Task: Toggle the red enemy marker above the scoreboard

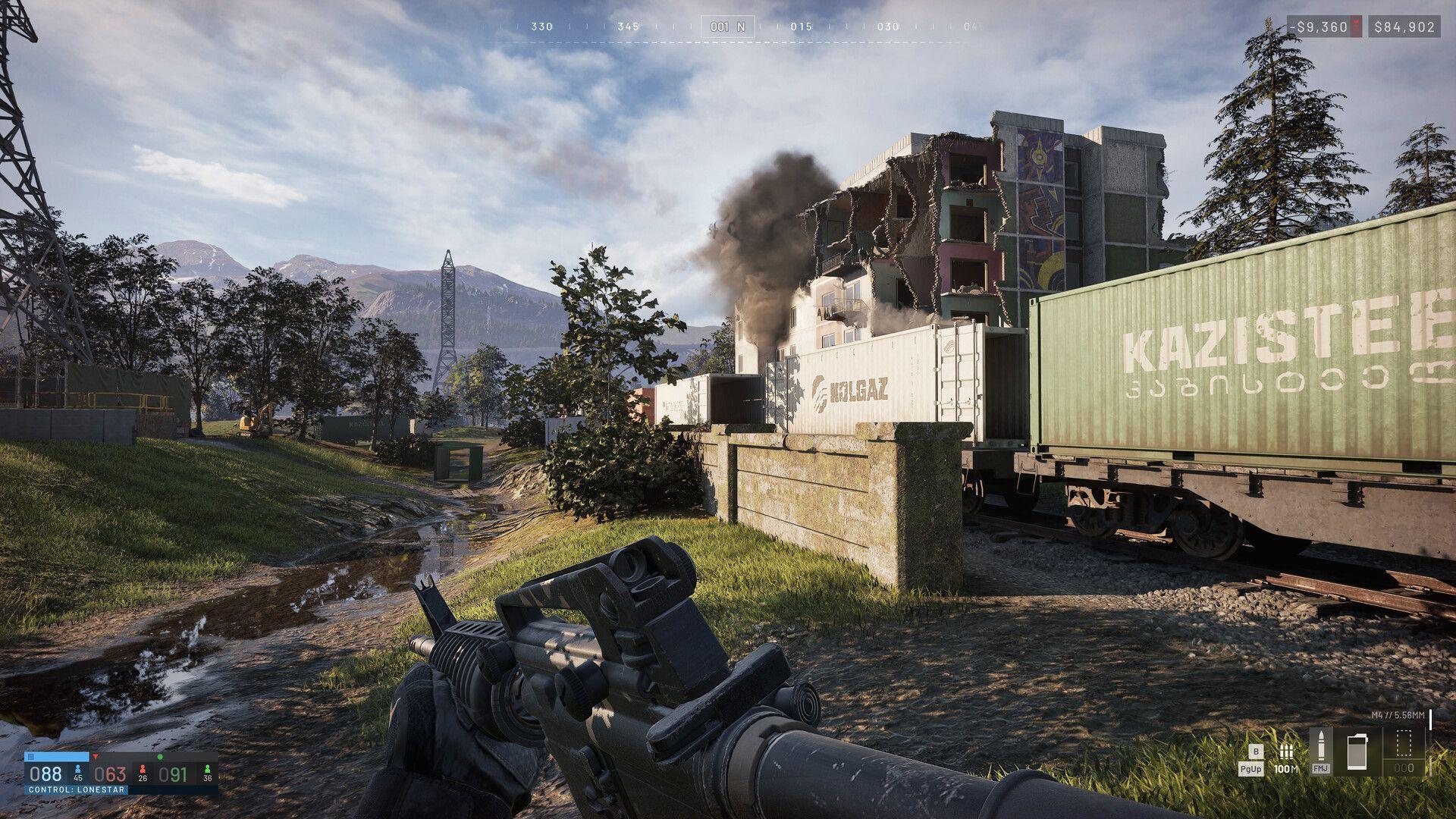Action: [x=96, y=756]
